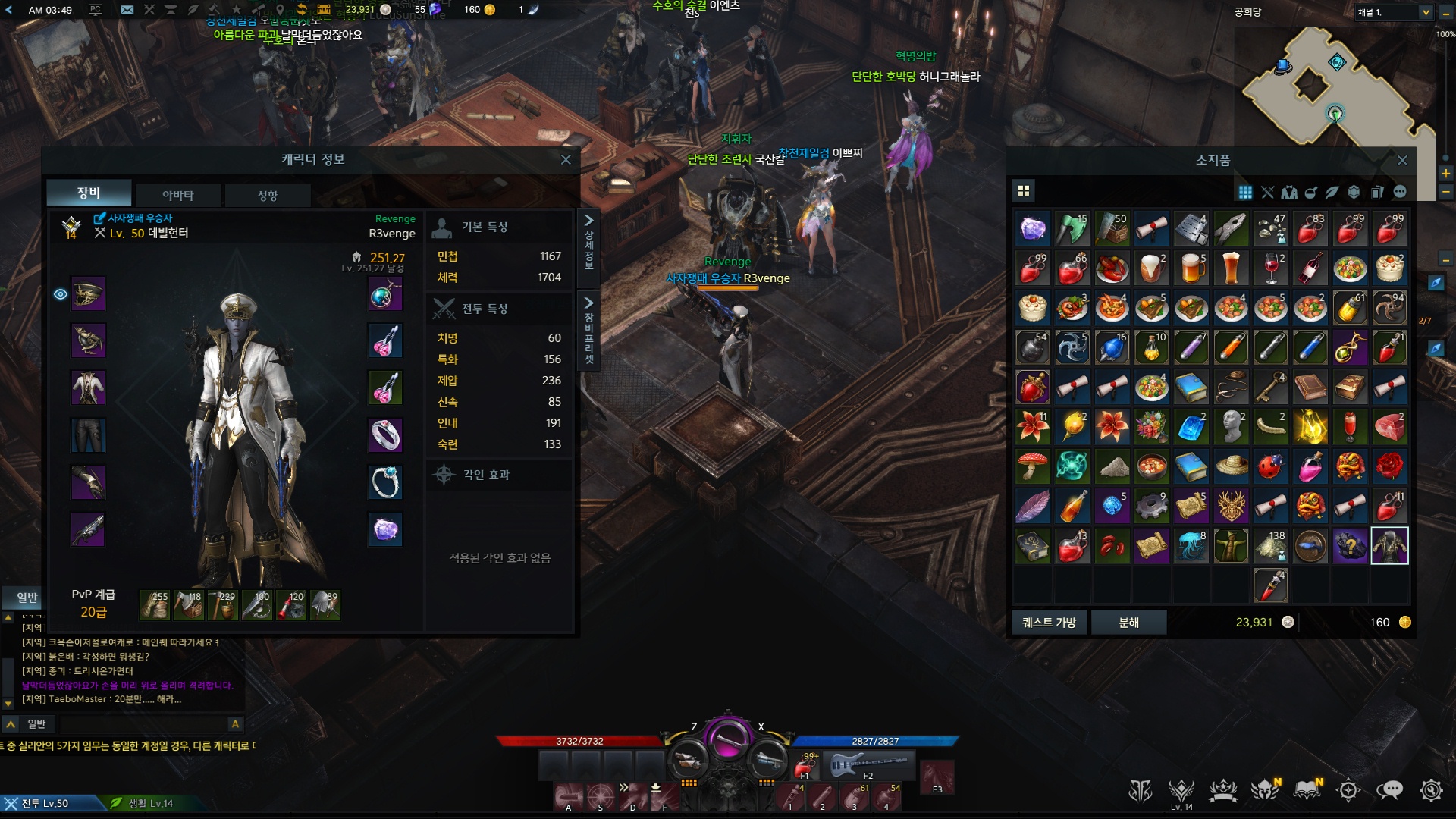Select the equipped silver ring slot
Screen dimensions: 1456x819
pyautogui.click(x=385, y=435)
